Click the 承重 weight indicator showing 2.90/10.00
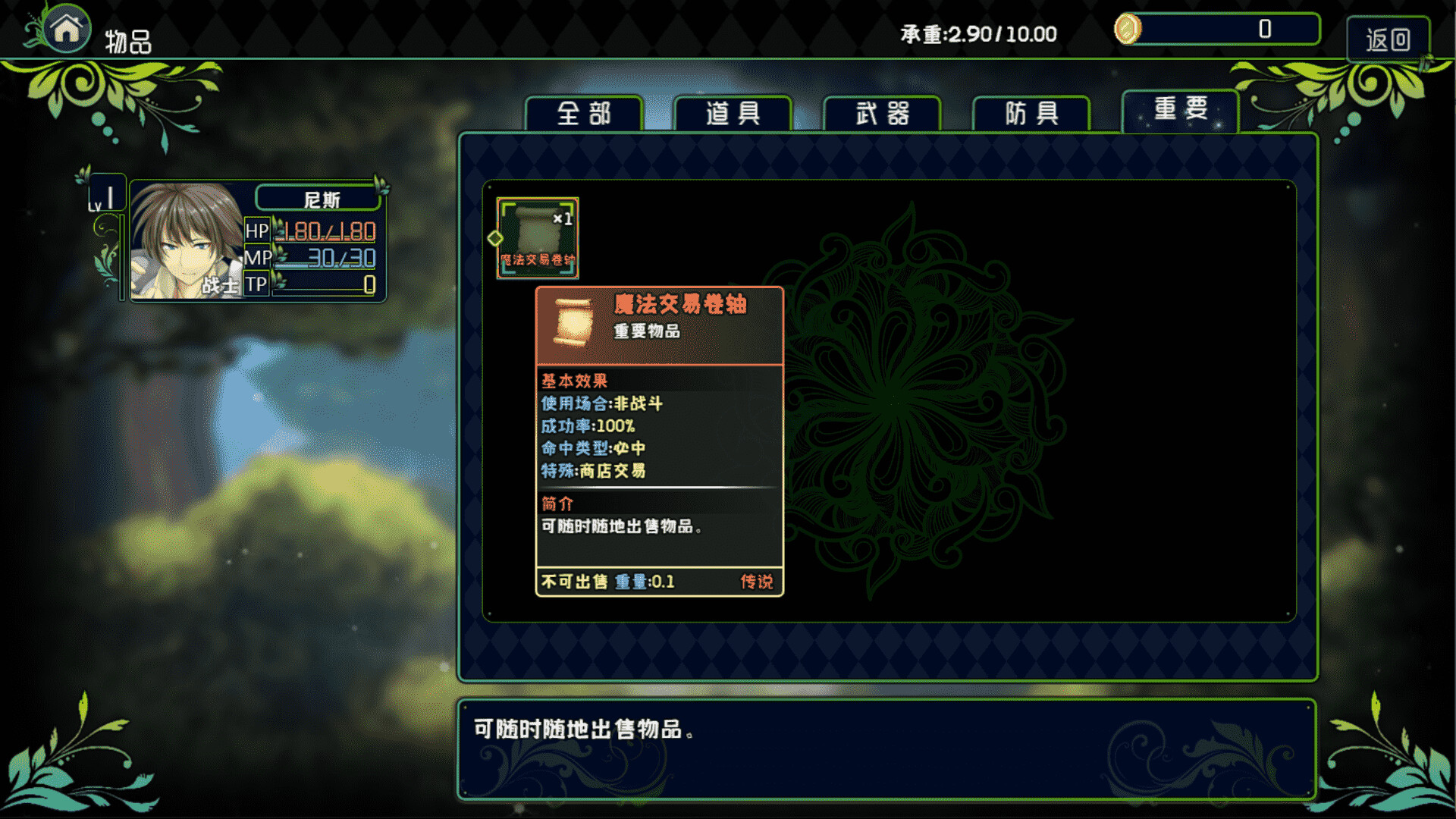The image size is (1456, 819). tap(978, 34)
